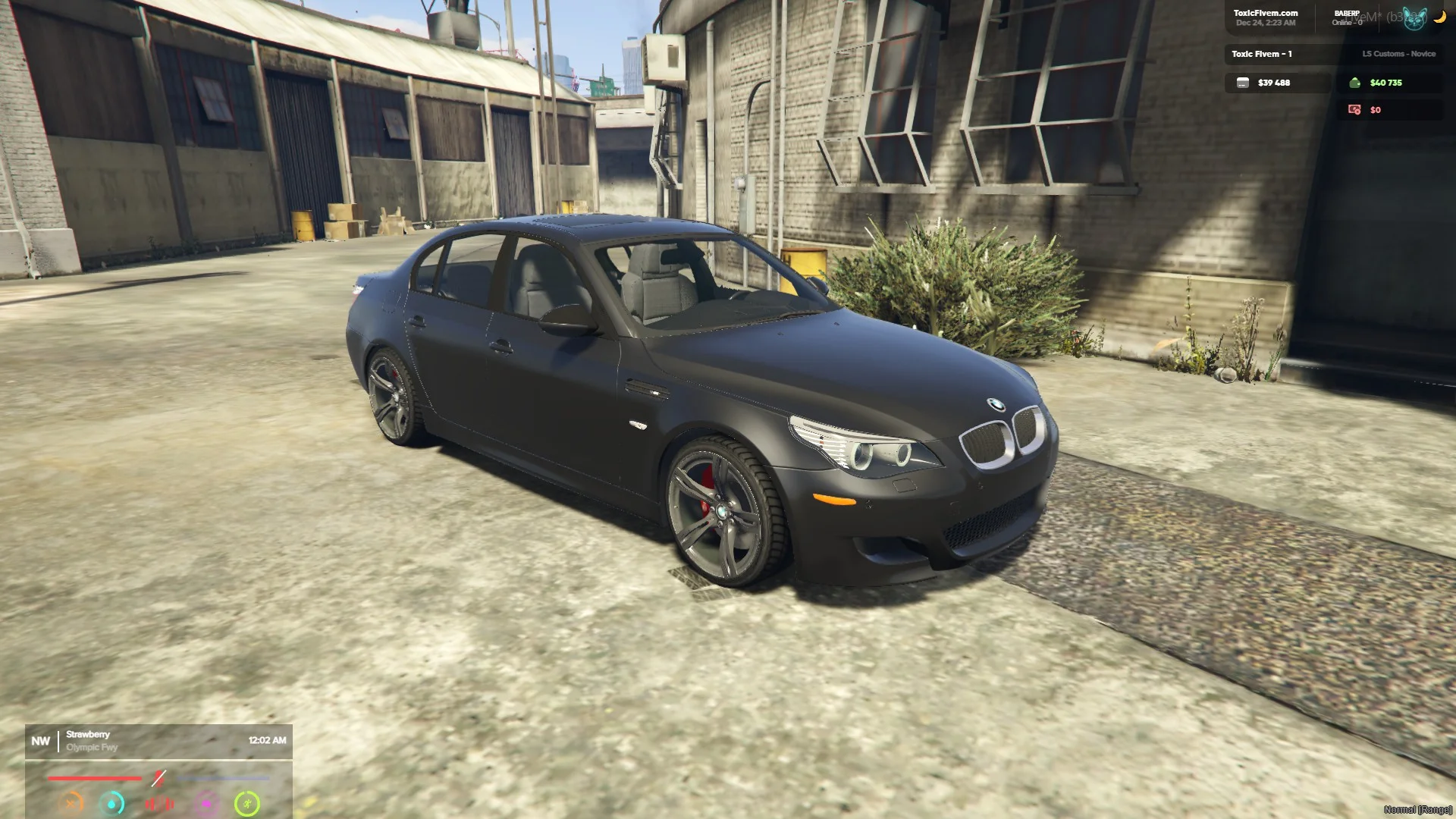
Task: Click the yellow crescent moon icon
Action: [x=1439, y=17]
